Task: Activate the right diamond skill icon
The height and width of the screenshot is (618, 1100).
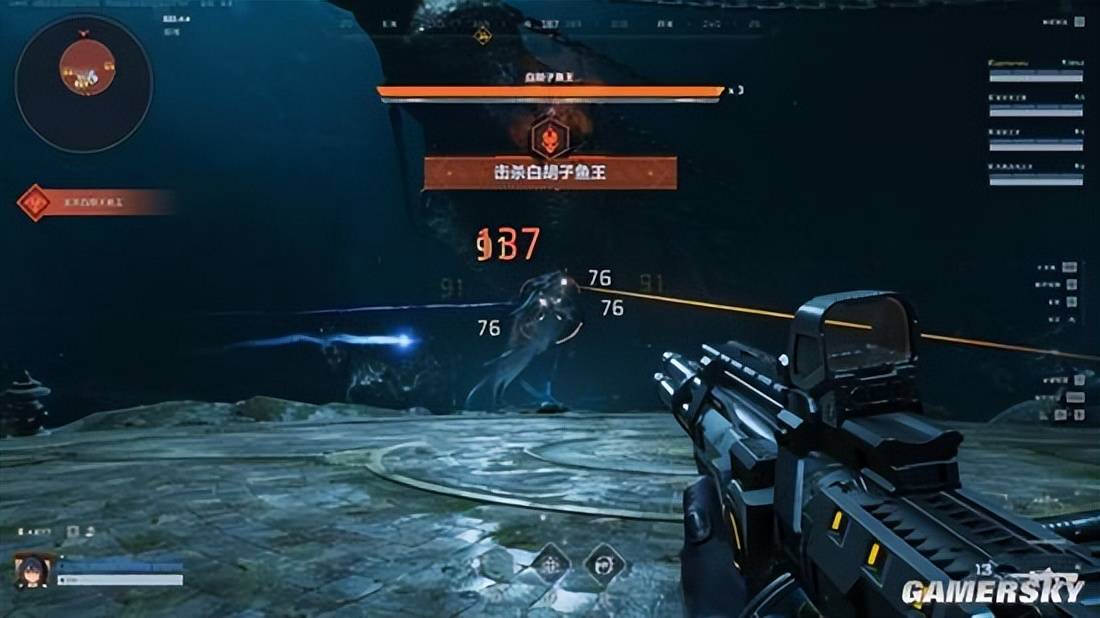Action: pyautogui.click(x=605, y=564)
